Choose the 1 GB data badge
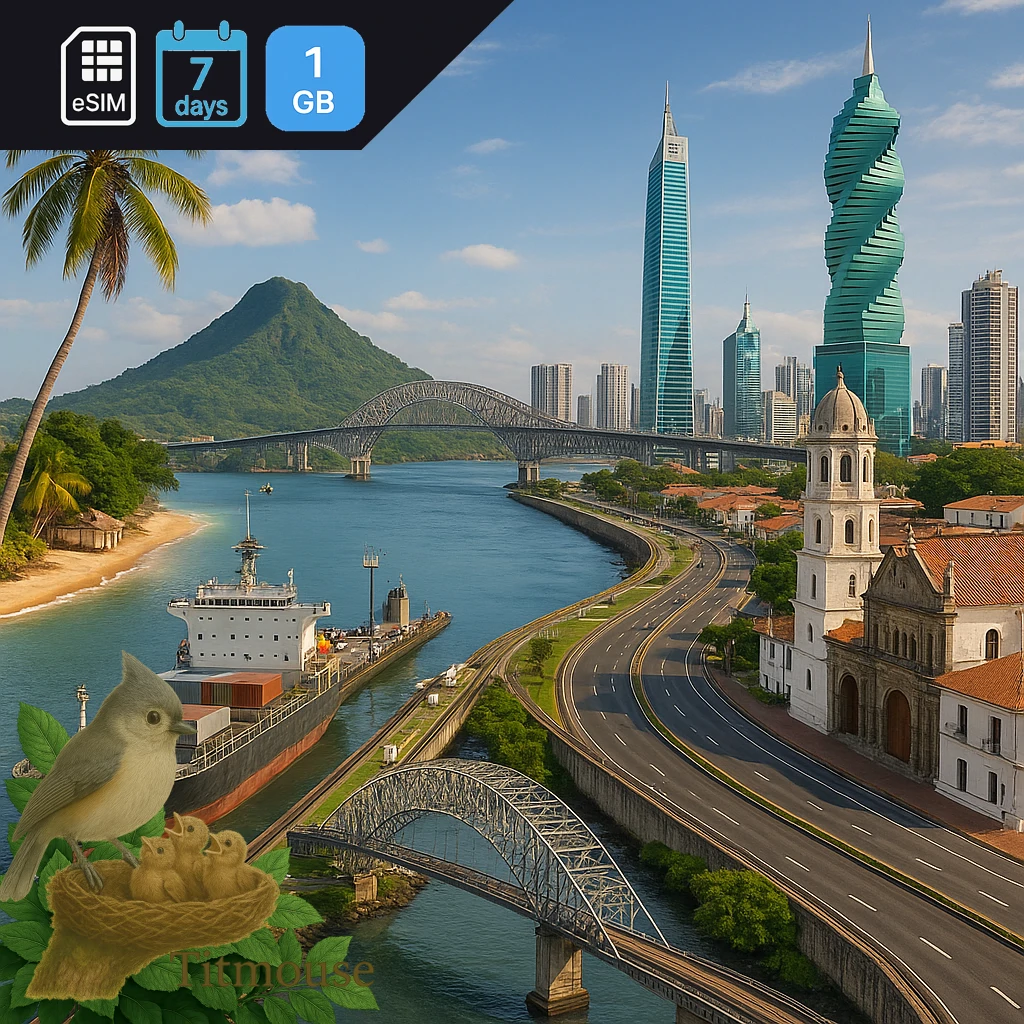 point(315,78)
